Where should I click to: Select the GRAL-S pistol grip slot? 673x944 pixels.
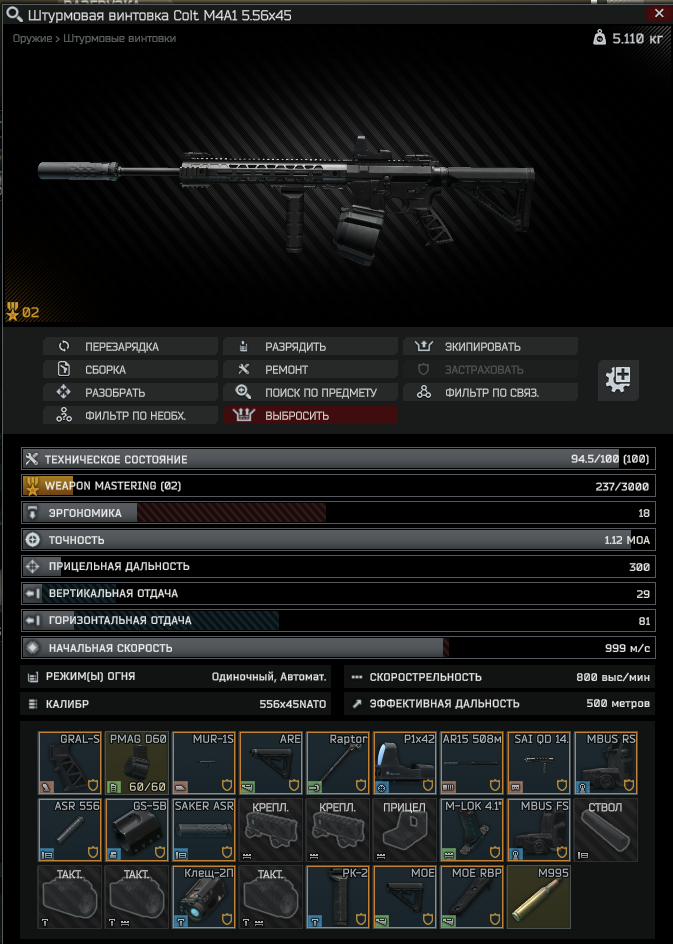[70, 762]
